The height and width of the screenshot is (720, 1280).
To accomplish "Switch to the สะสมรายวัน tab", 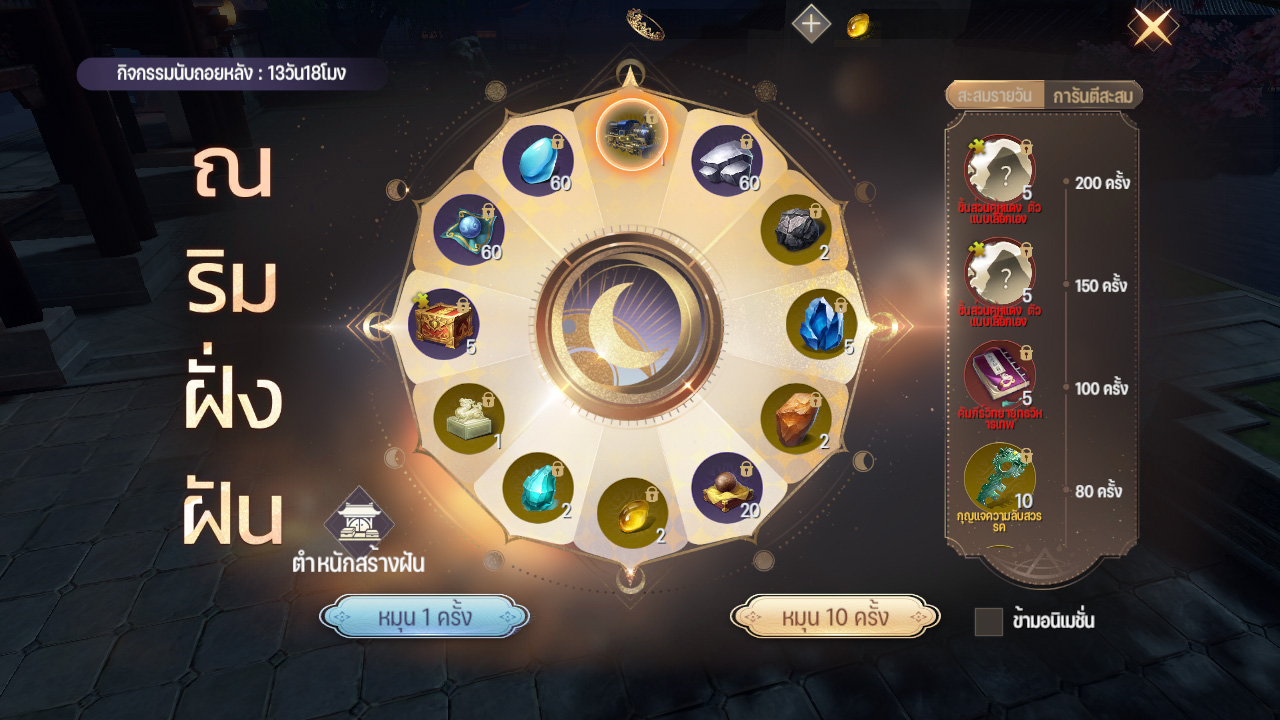I will [x=994, y=96].
